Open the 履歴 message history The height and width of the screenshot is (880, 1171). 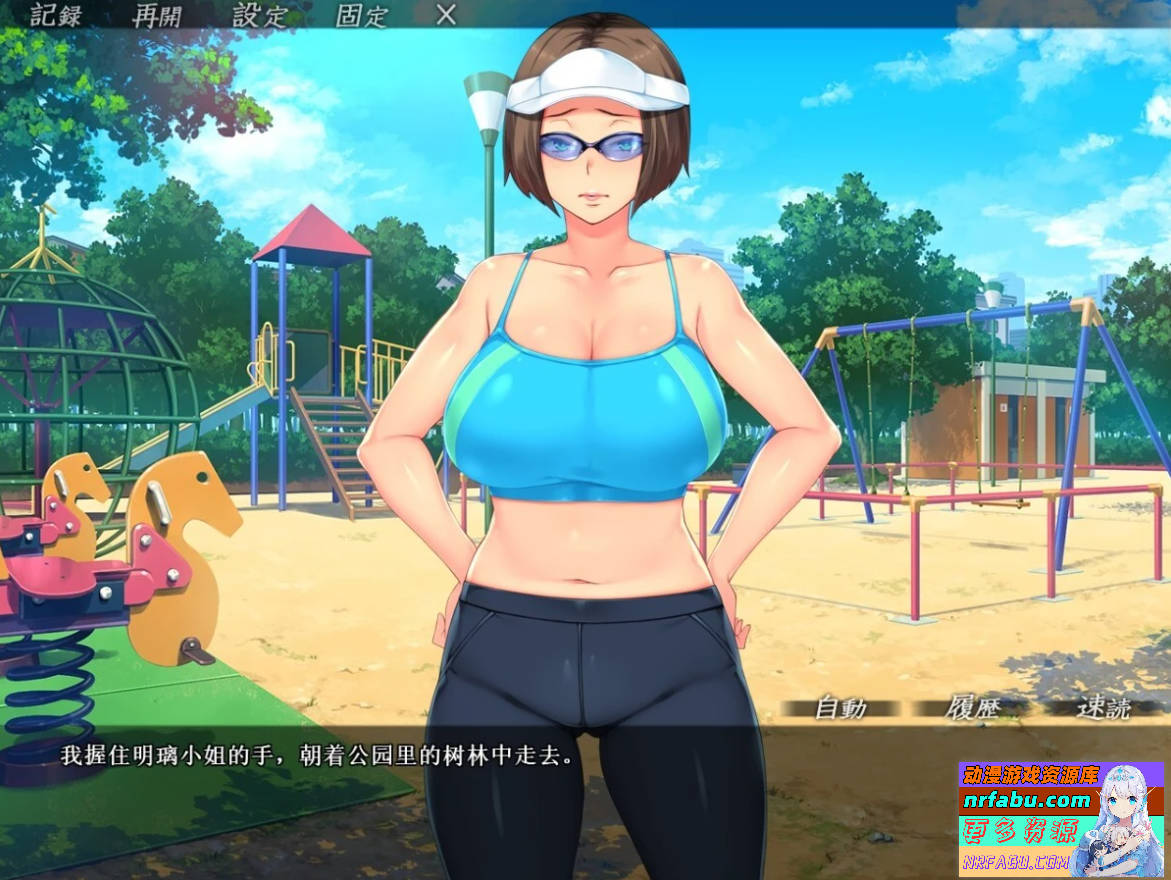(973, 708)
